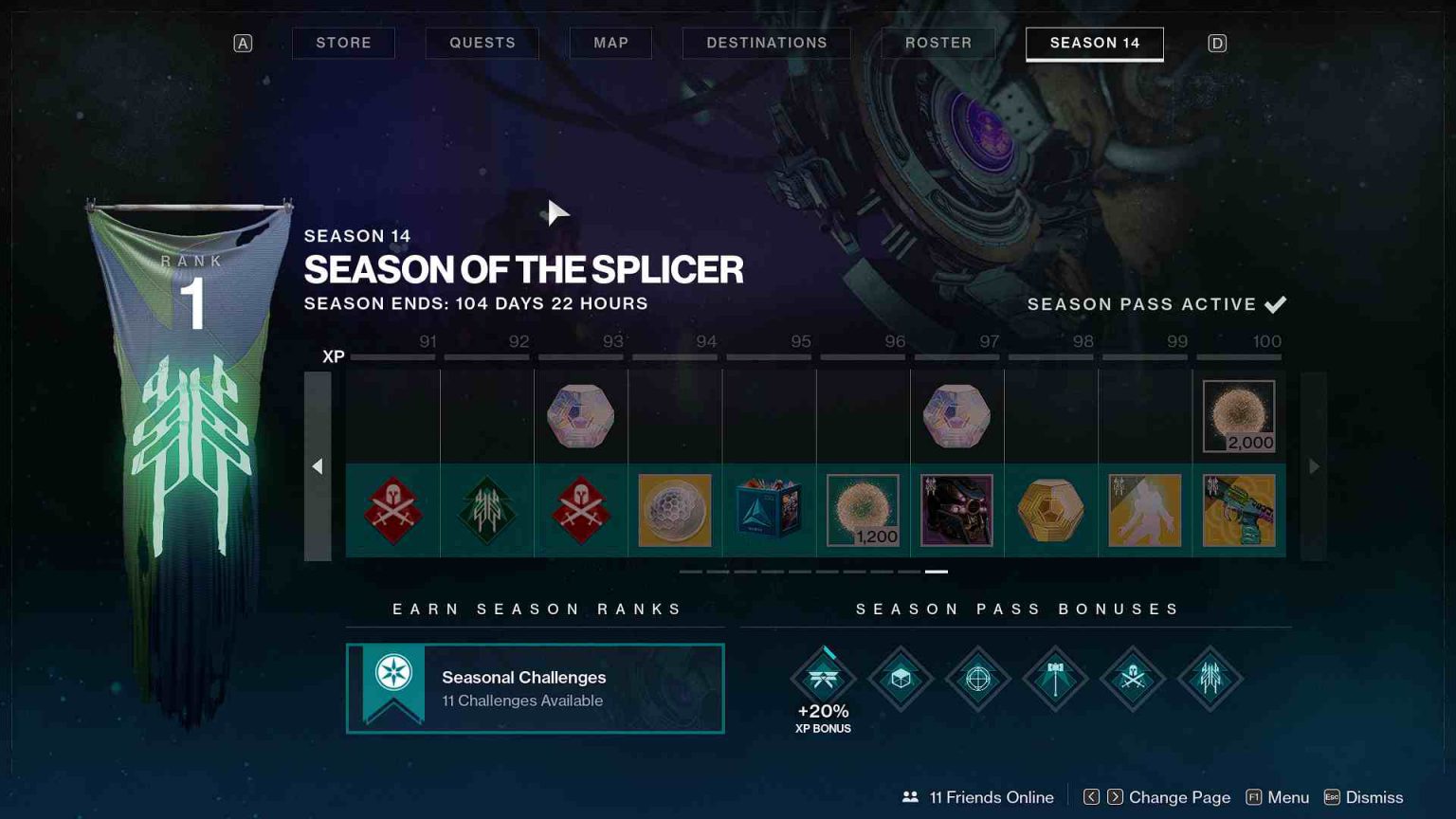Viewport: 1456px width, 819px height.
Task: Switch to the Quests tab
Action: [482, 43]
